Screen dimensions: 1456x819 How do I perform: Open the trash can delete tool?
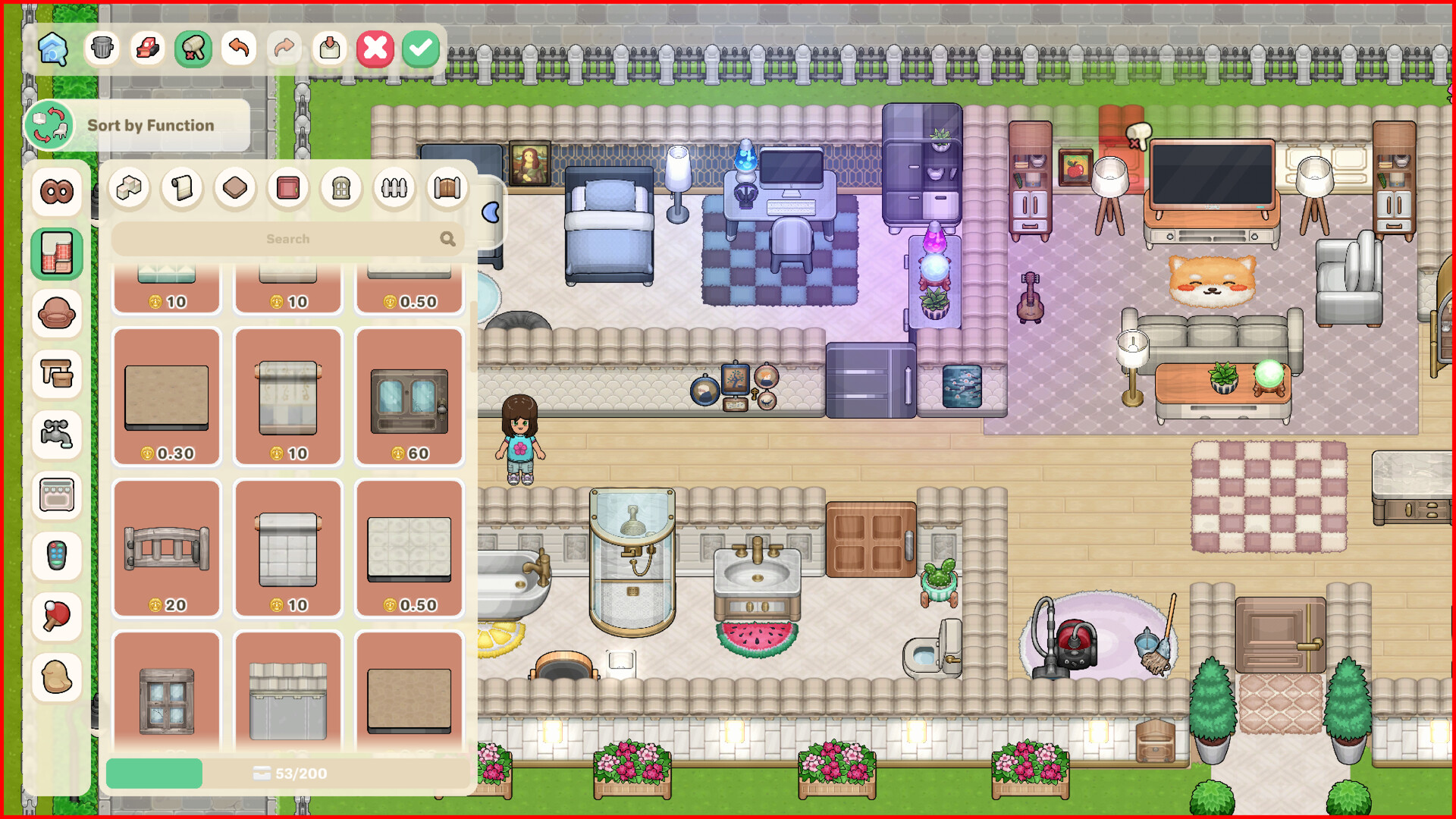coord(102,49)
